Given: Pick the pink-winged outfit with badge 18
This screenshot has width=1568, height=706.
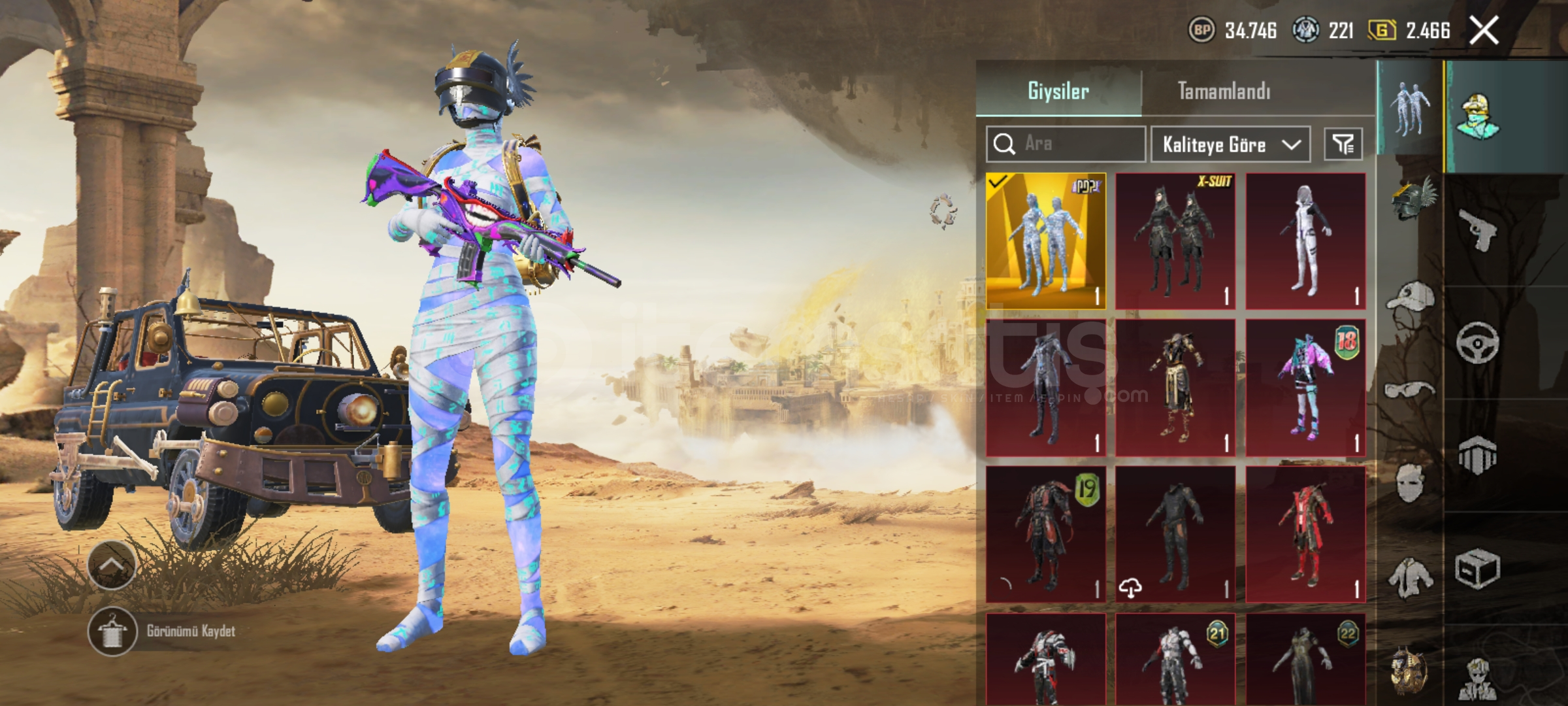Looking at the screenshot, I should click(1305, 388).
